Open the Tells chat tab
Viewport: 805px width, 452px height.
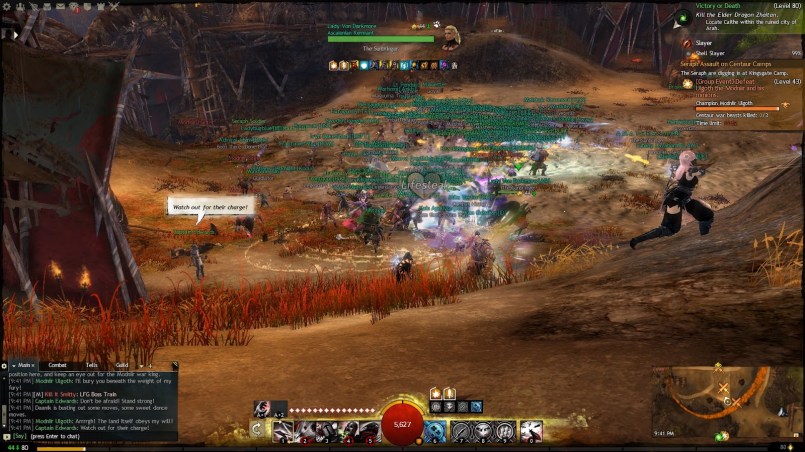tap(91, 365)
